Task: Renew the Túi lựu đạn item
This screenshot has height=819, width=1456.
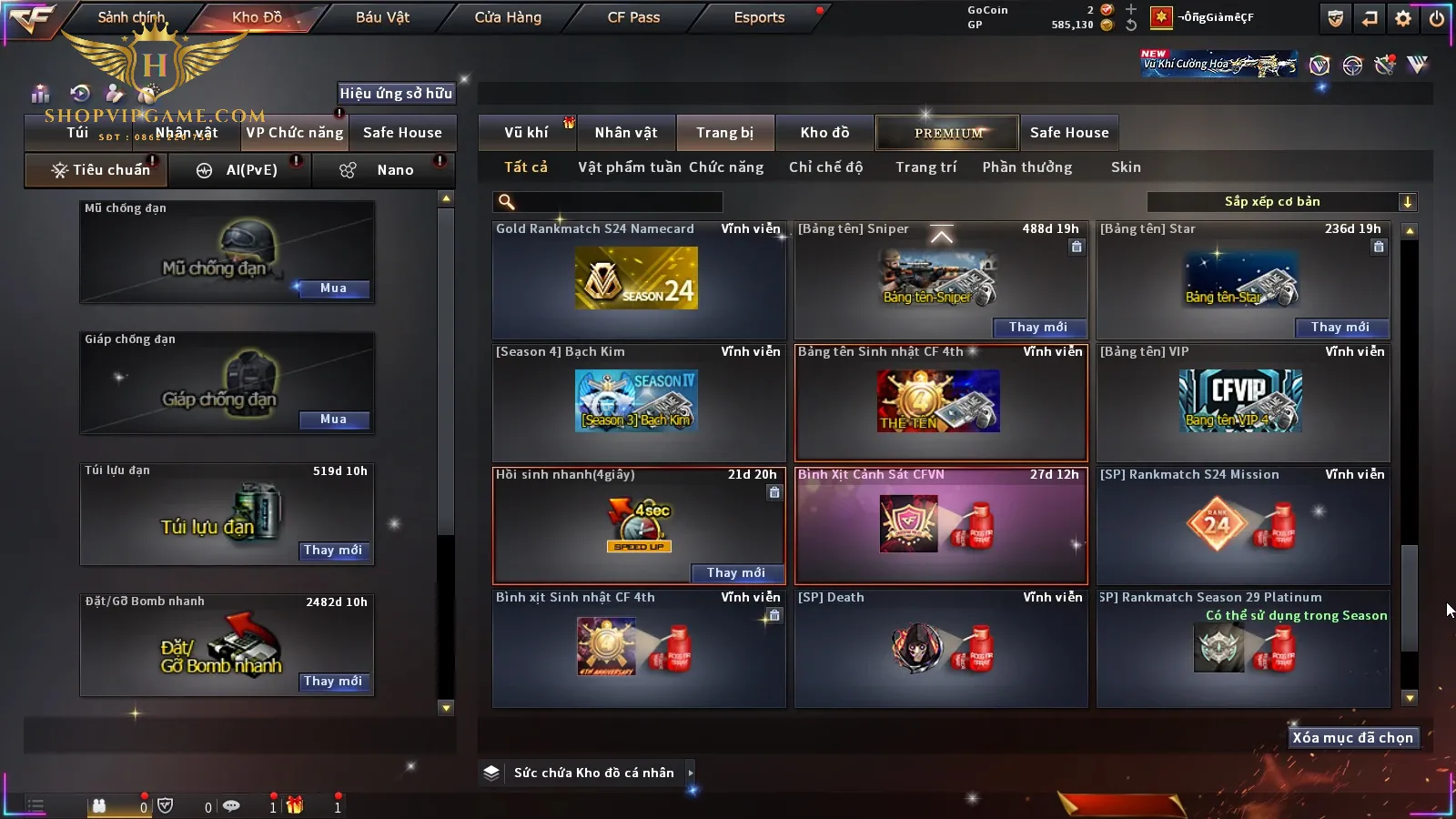Action: tap(333, 551)
